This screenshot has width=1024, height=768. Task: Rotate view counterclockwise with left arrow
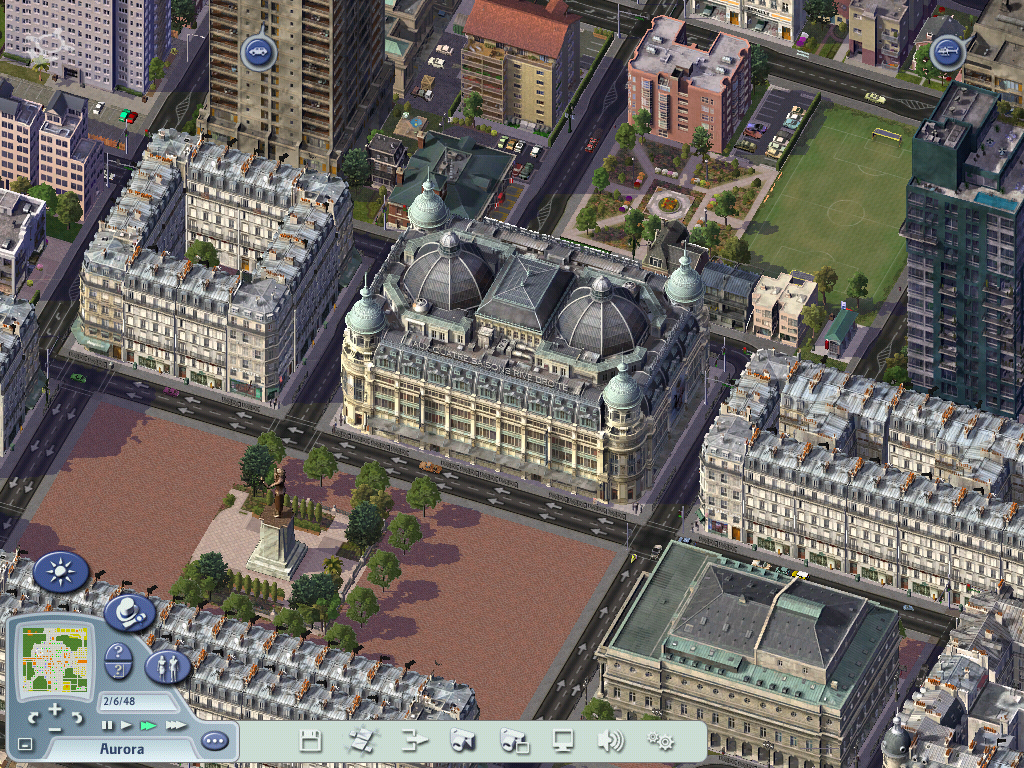tap(34, 718)
